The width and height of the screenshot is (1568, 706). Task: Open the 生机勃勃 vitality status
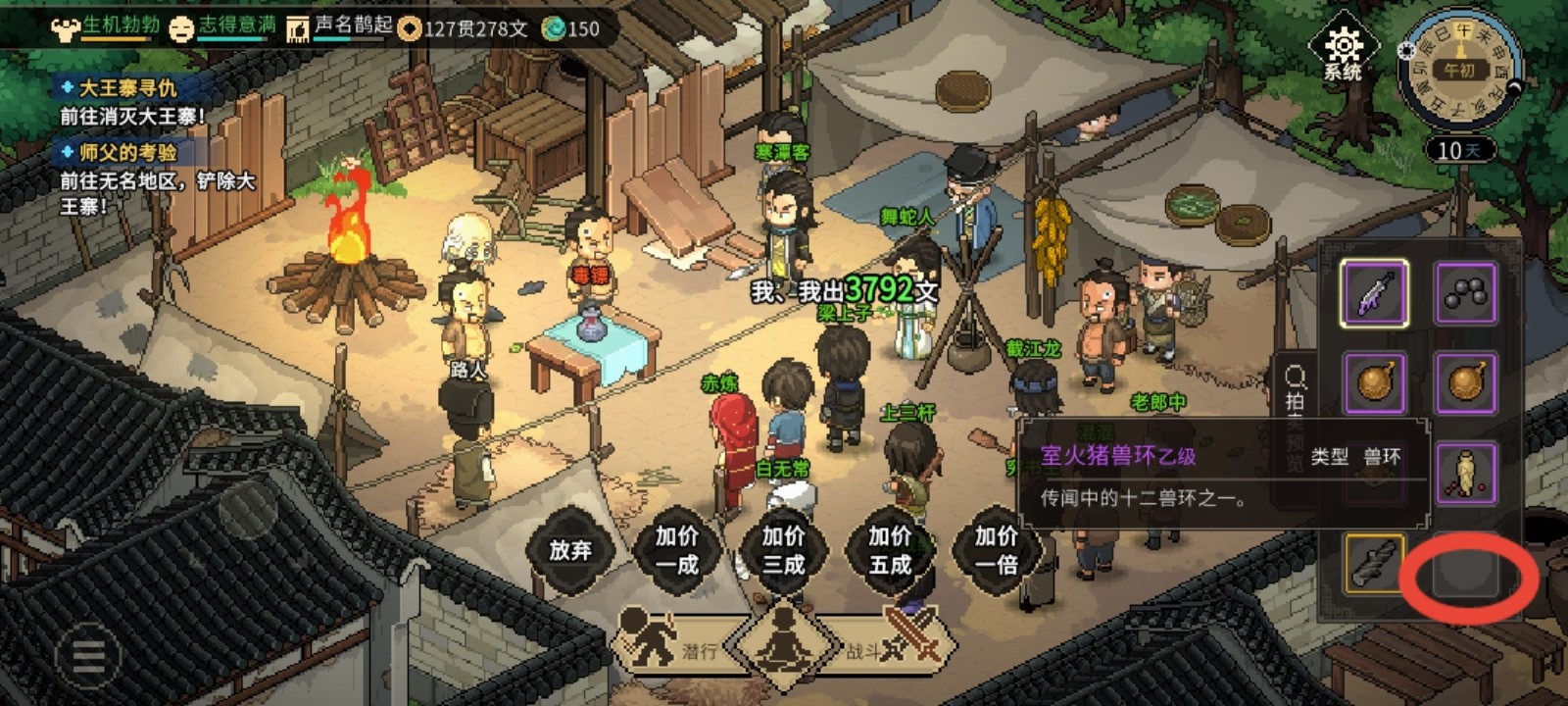pyautogui.click(x=108, y=26)
